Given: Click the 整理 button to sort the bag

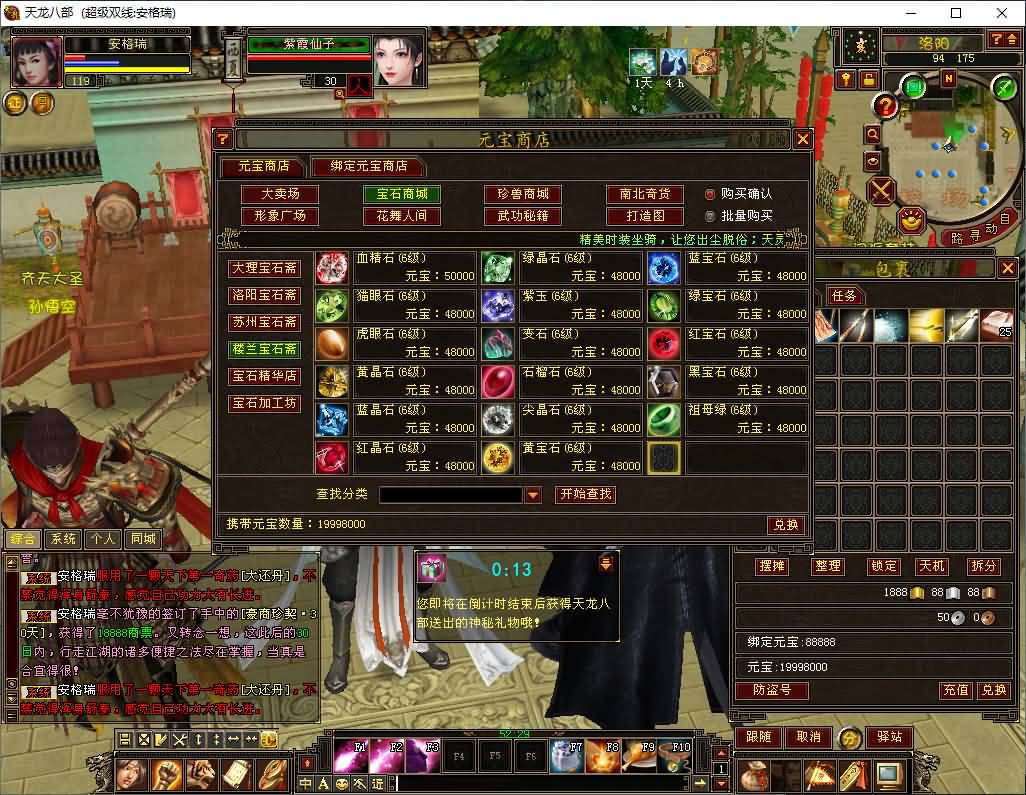Looking at the screenshot, I should (x=828, y=566).
